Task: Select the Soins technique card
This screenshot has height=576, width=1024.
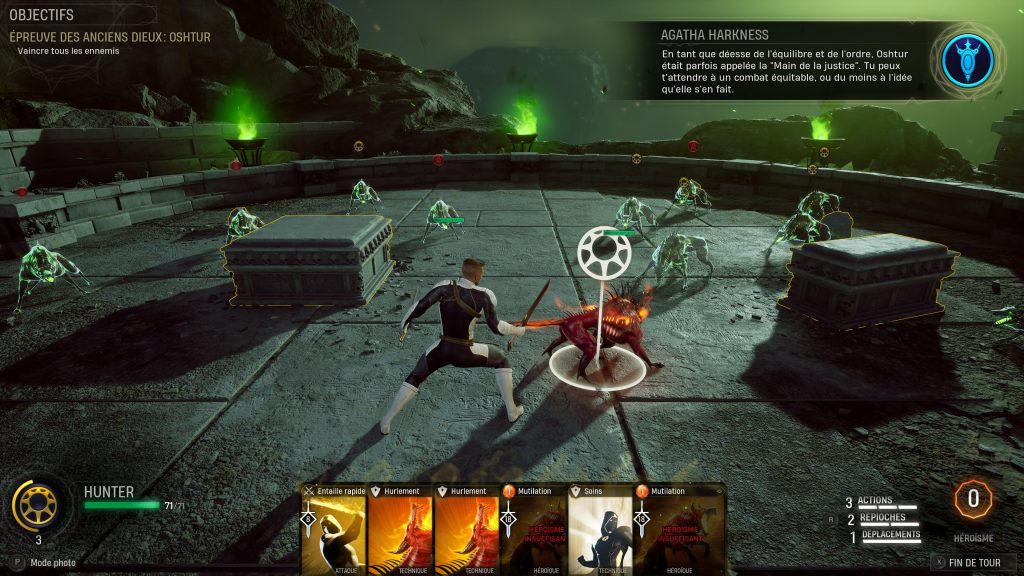Action: click(600, 531)
